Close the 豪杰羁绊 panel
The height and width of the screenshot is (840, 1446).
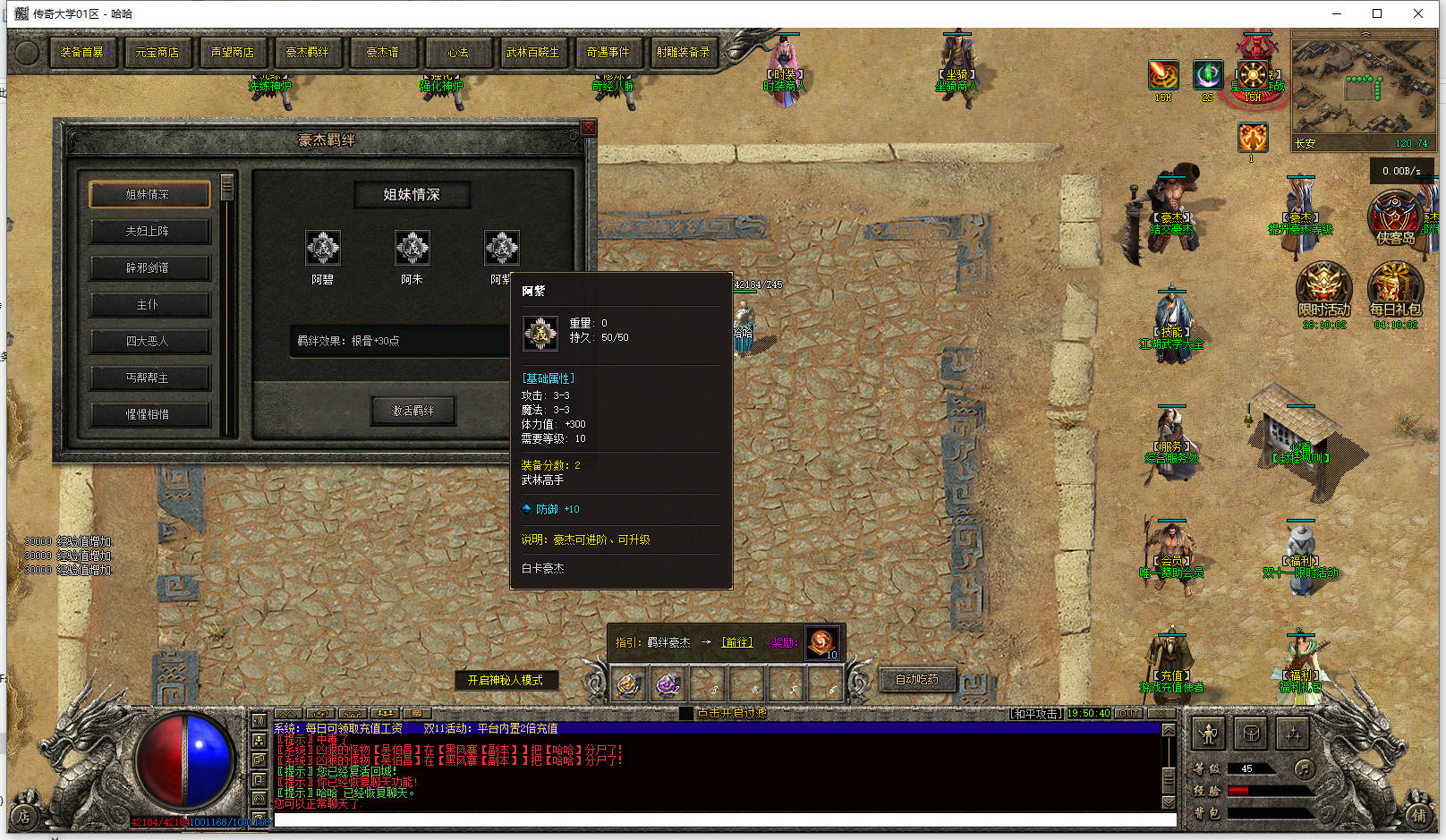[x=588, y=128]
